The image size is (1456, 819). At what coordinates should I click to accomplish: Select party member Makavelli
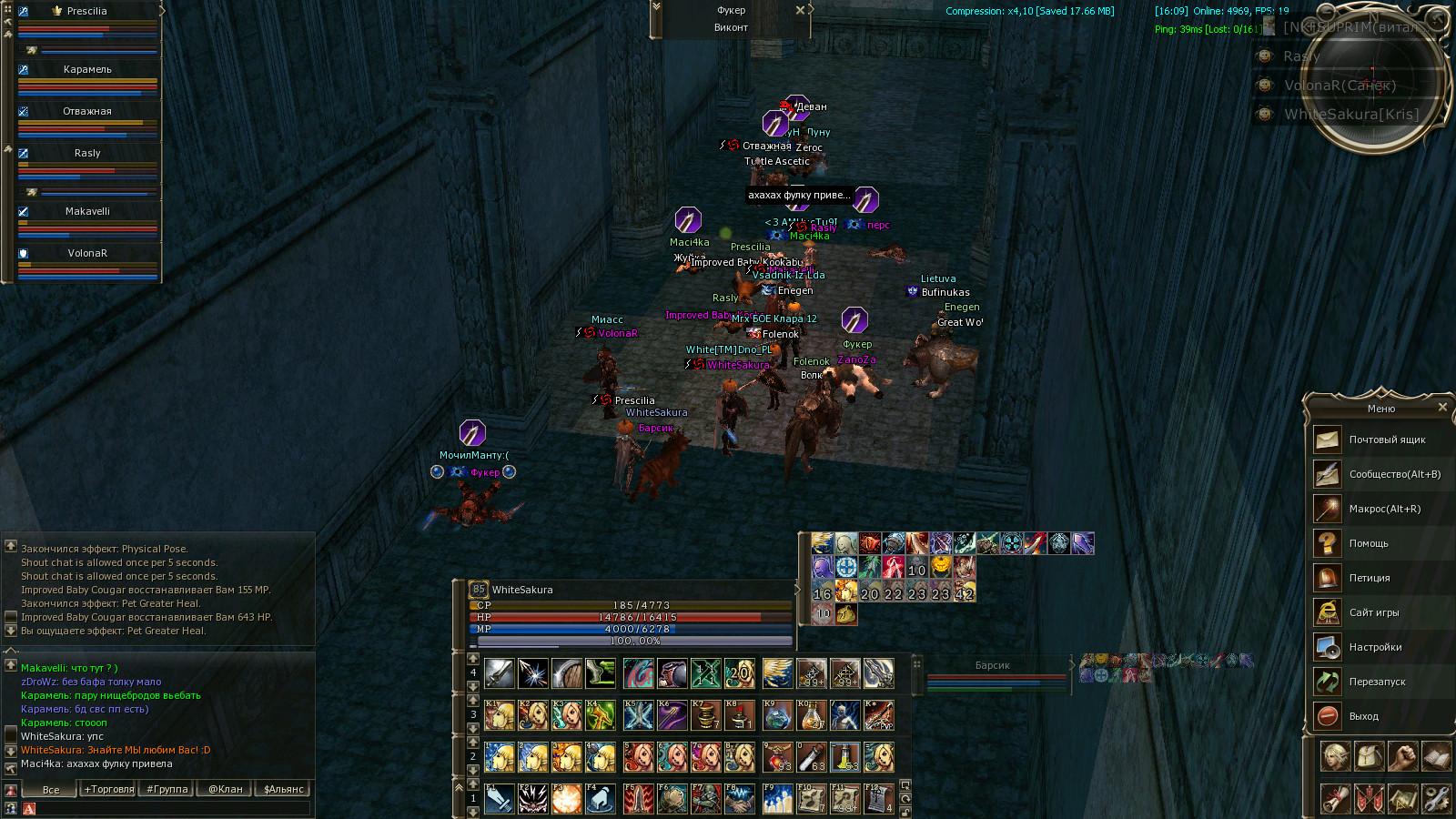pyautogui.click(x=87, y=212)
